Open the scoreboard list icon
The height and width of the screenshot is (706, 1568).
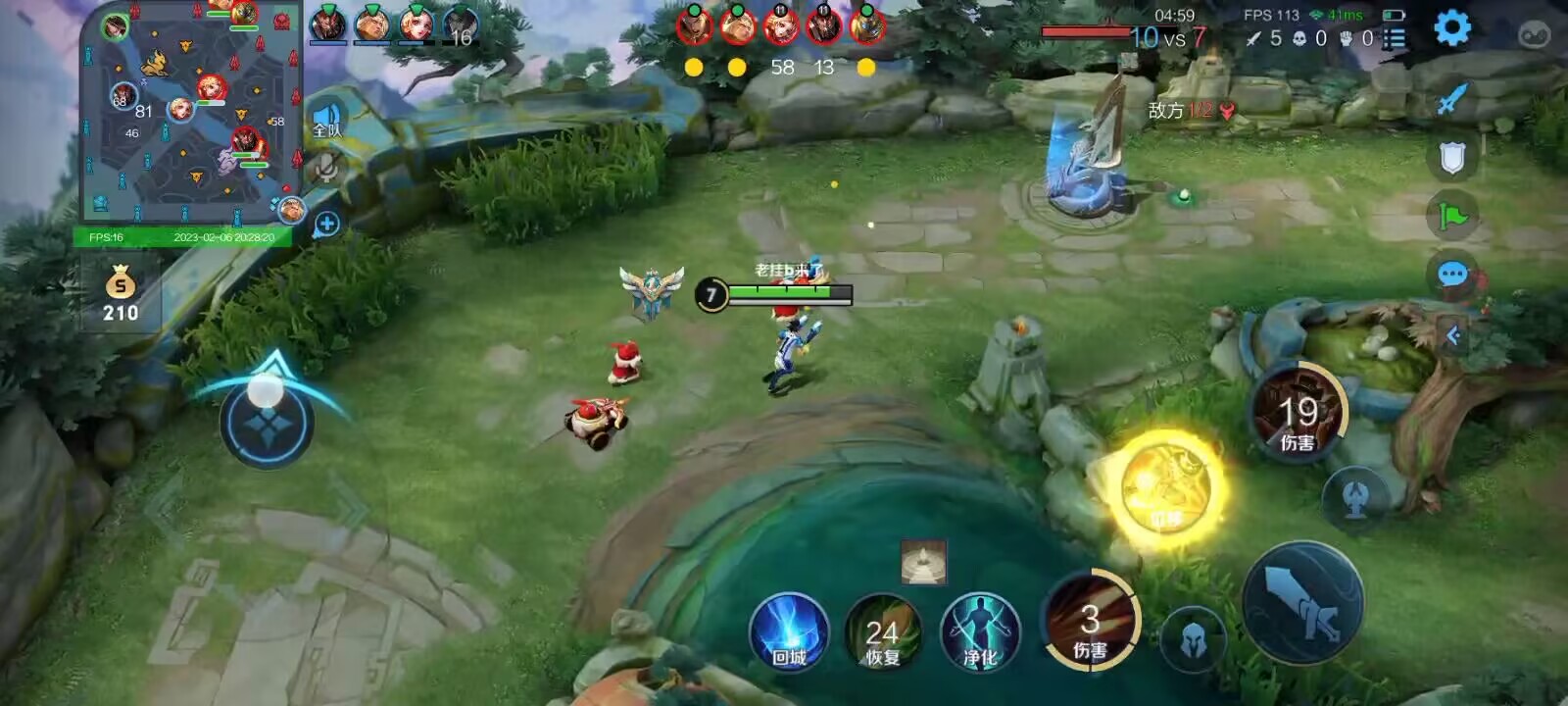pos(1394,38)
